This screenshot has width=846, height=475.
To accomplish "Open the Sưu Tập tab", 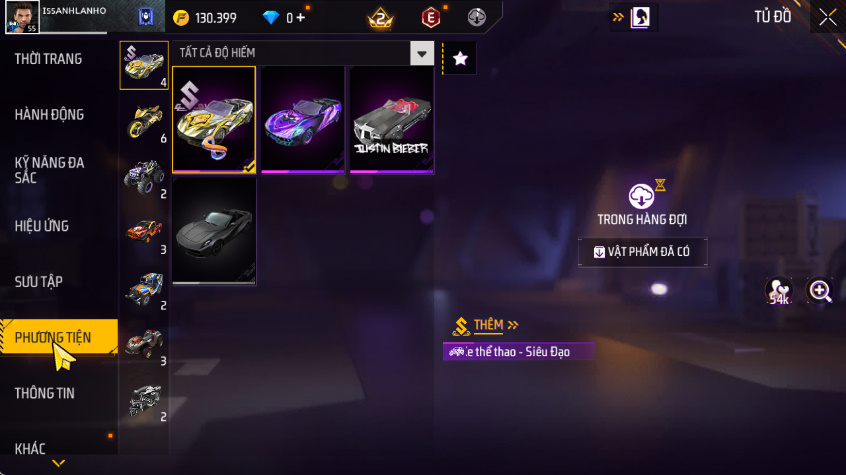I will click(39, 282).
